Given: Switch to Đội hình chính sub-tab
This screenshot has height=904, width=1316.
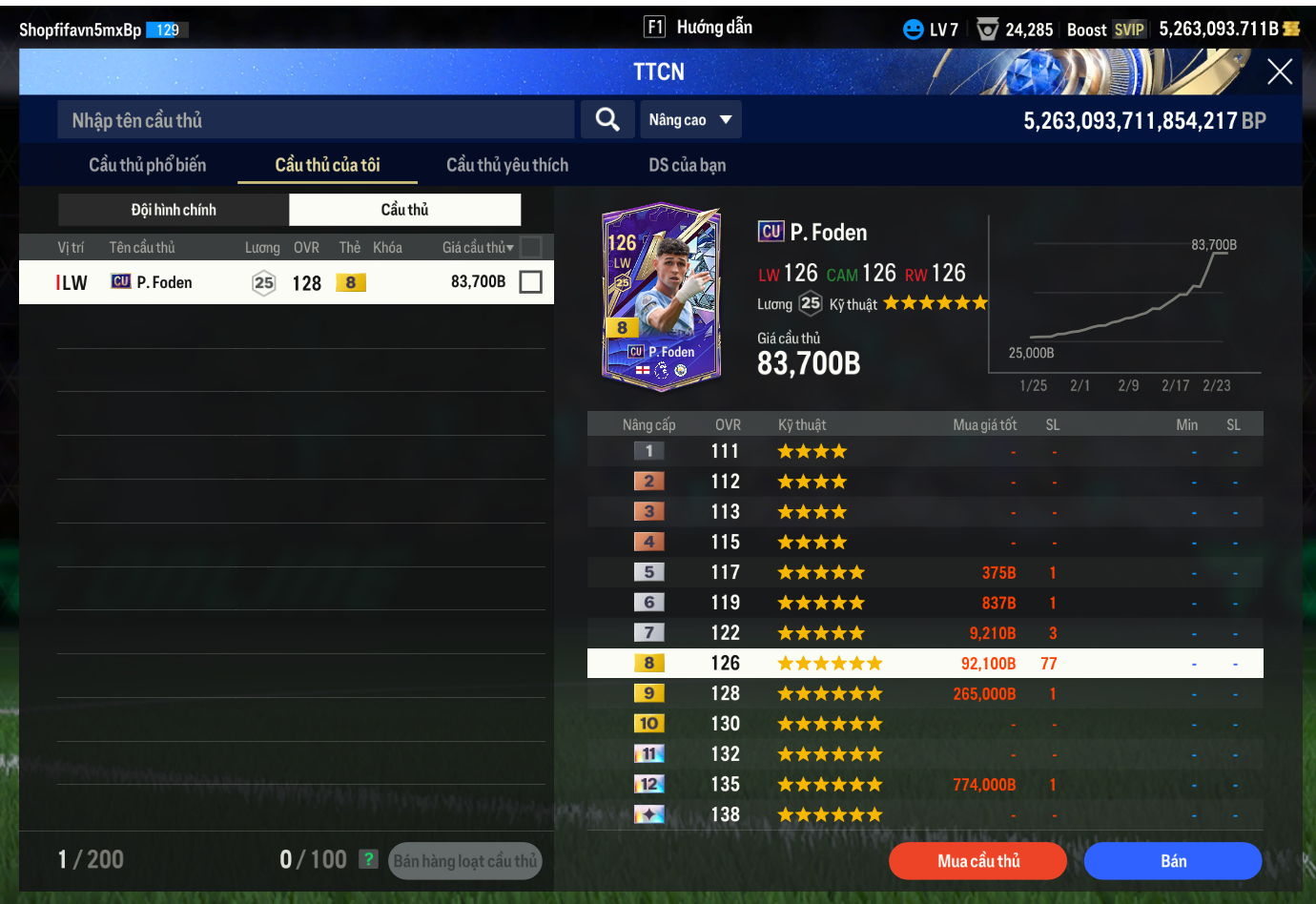Looking at the screenshot, I should (174, 210).
